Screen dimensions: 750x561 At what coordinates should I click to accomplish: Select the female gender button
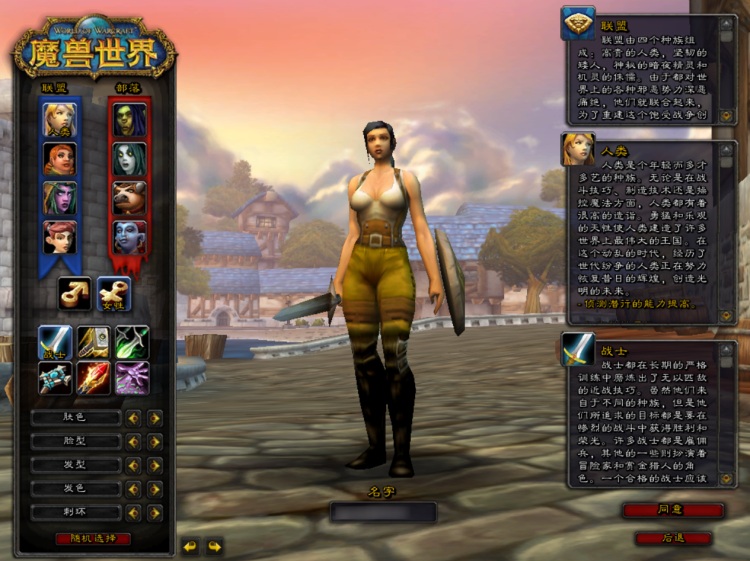coord(113,292)
